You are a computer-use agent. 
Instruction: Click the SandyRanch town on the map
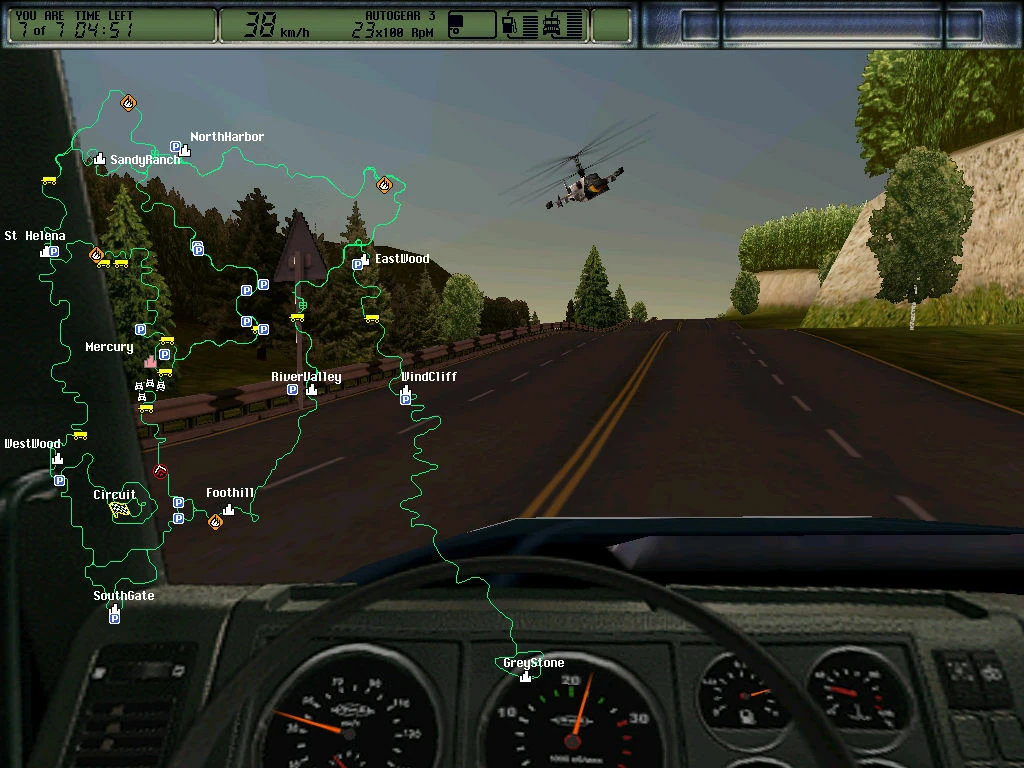click(x=100, y=158)
